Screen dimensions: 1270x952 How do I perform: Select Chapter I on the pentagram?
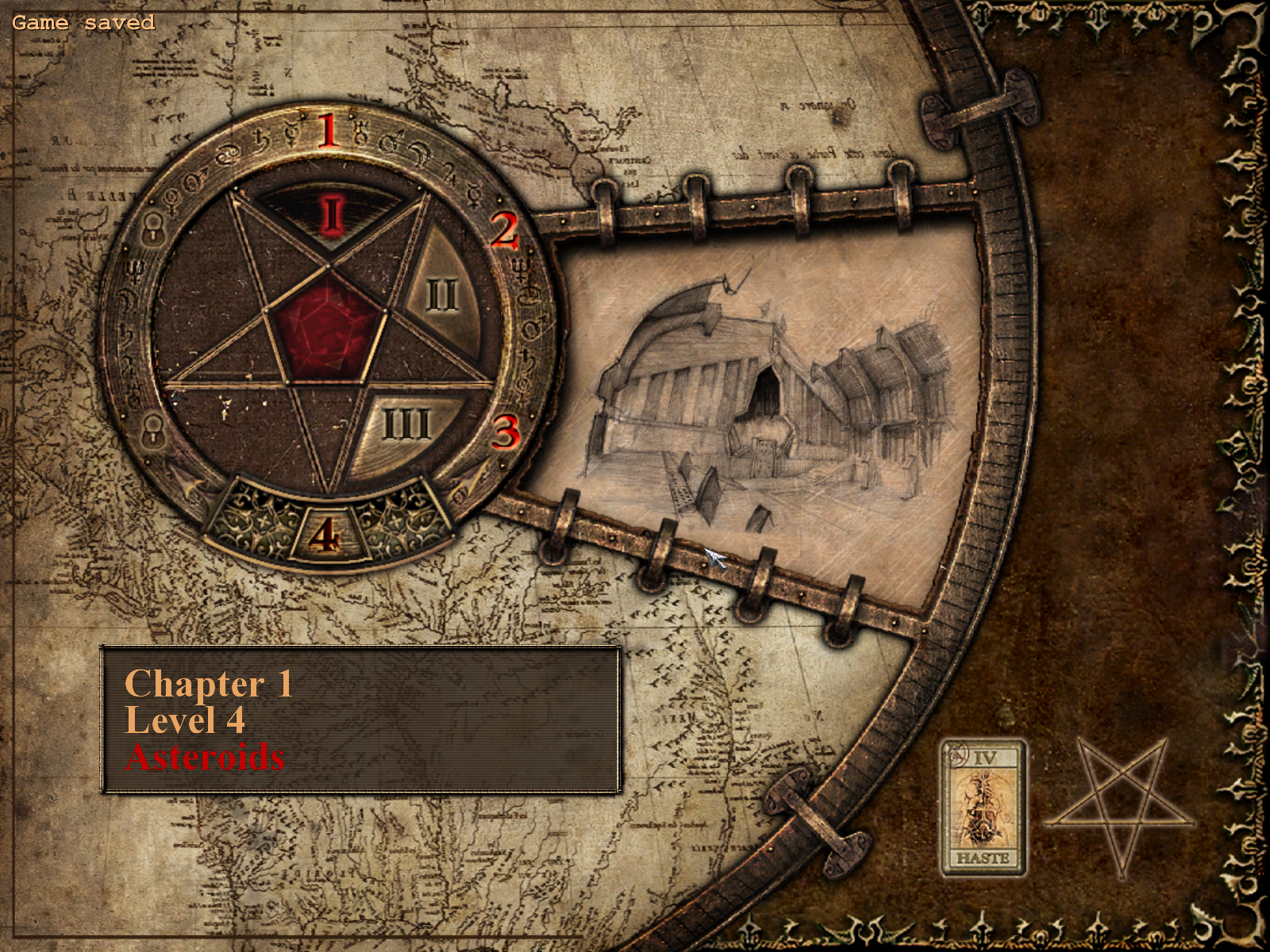[x=332, y=214]
